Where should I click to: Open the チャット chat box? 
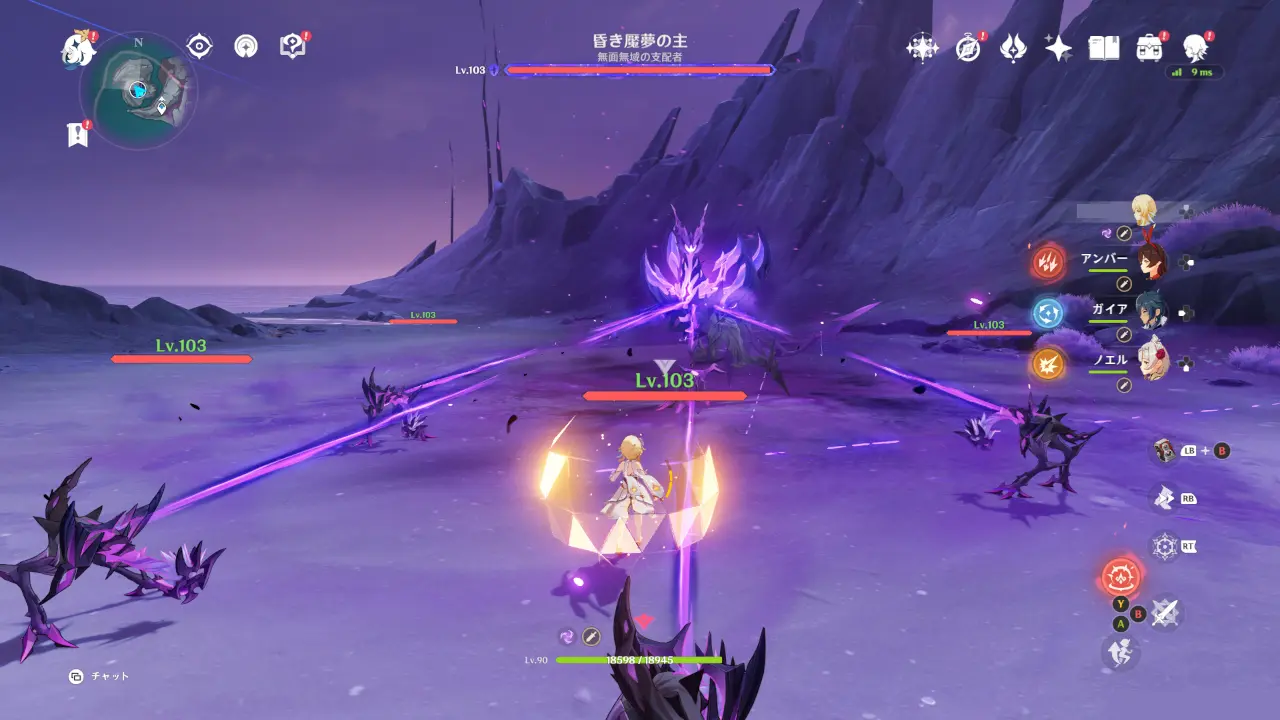(101, 677)
